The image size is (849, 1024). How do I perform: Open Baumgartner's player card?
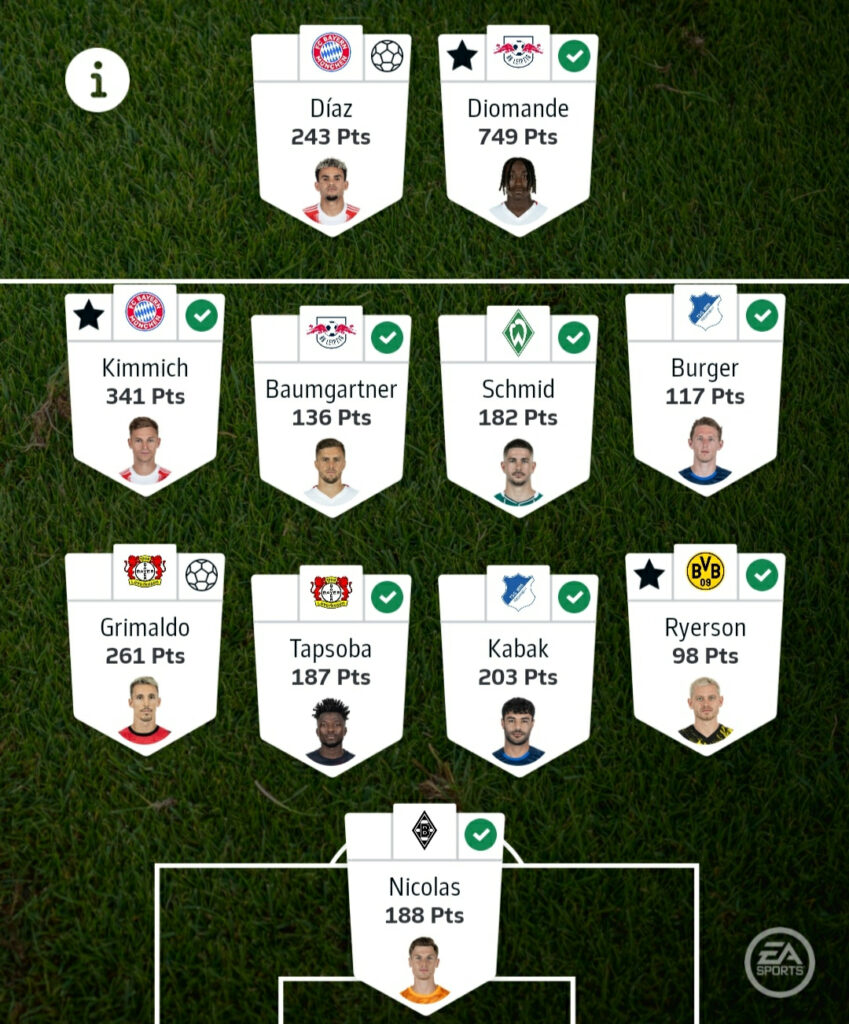pos(331,410)
